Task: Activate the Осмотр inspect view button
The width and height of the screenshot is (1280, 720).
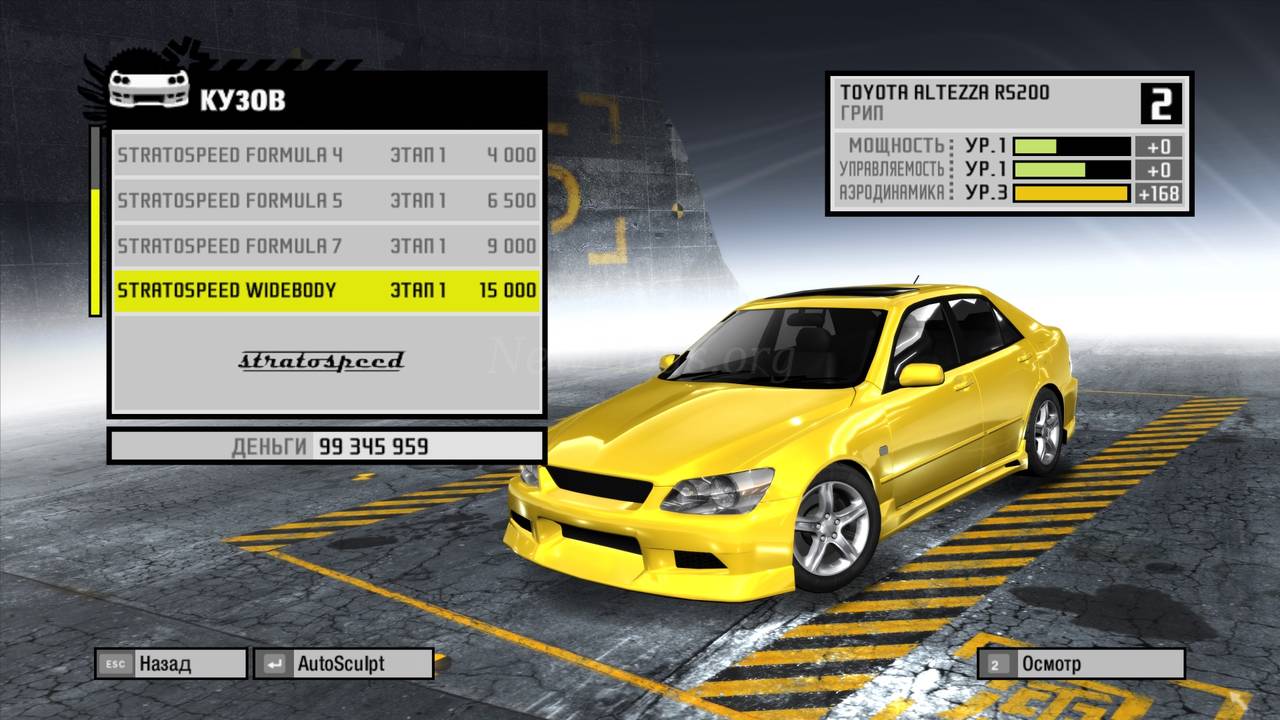Action: pos(1081,663)
